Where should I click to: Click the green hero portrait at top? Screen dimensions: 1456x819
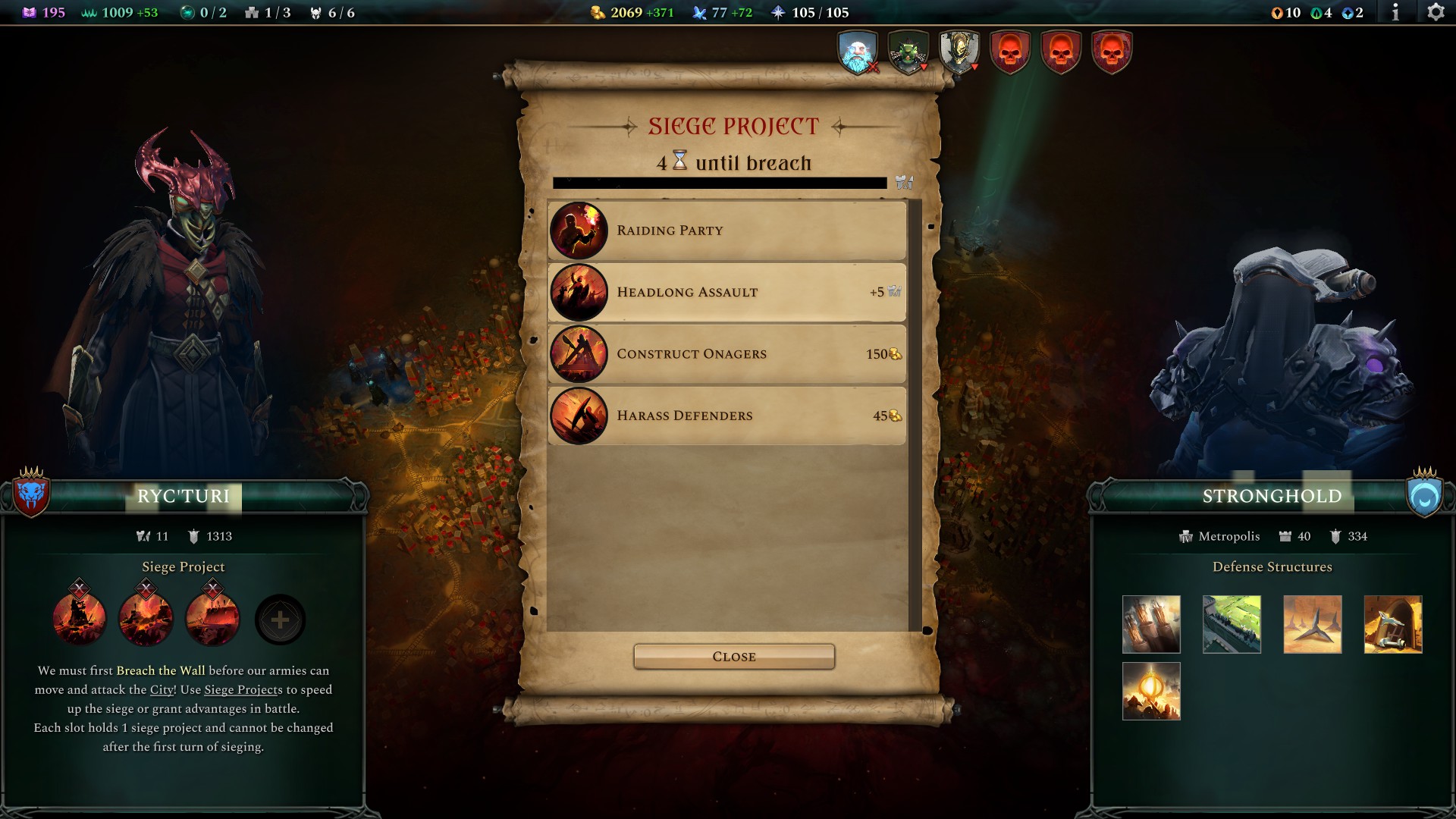pos(908,52)
